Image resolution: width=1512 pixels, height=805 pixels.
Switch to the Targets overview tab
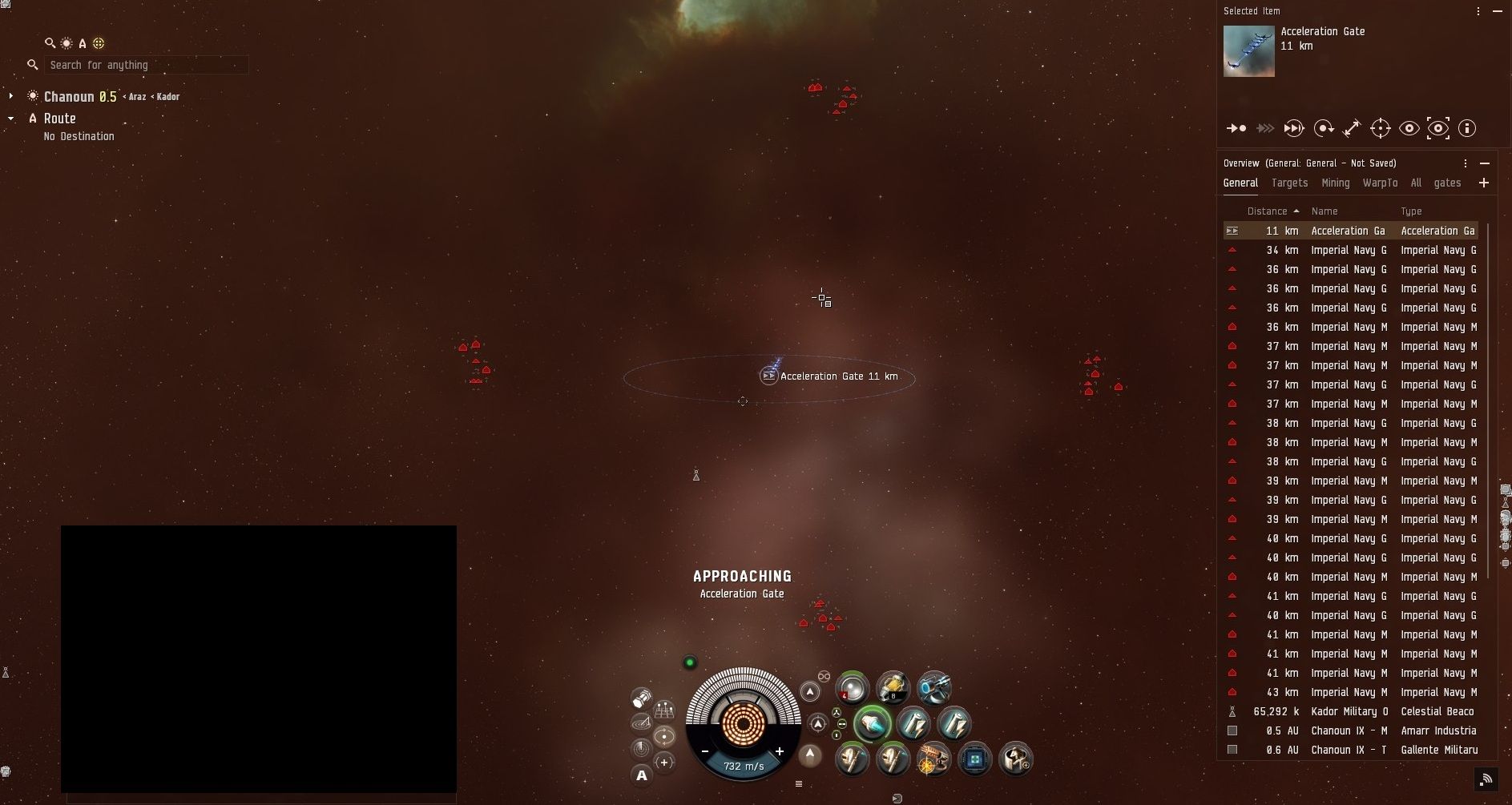click(1289, 183)
